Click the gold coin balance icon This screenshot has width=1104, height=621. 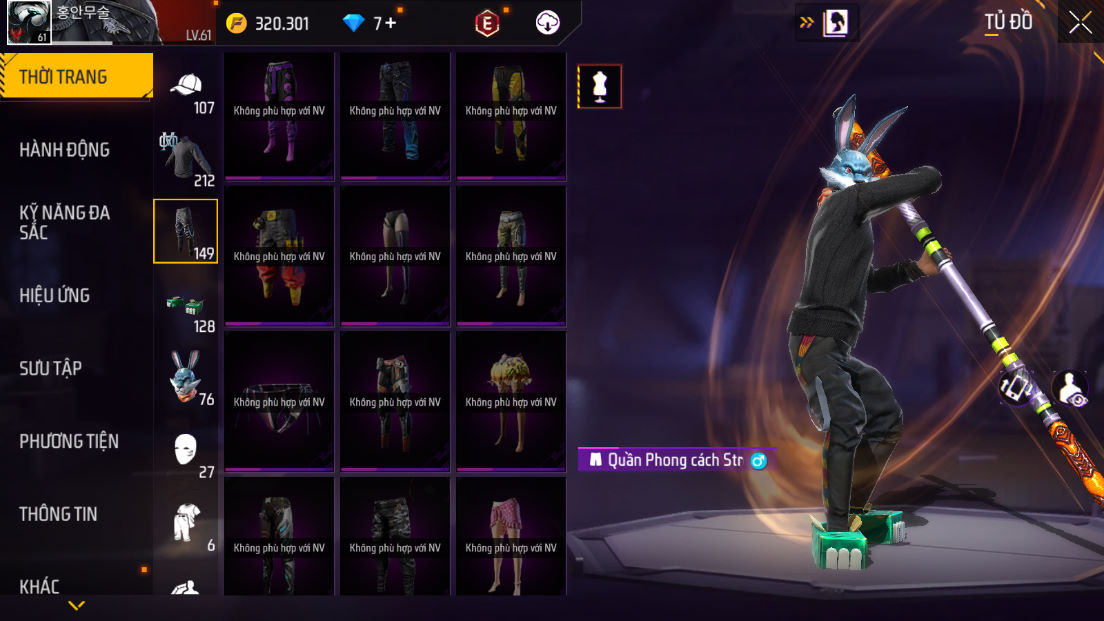pyautogui.click(x=236, y=23)
